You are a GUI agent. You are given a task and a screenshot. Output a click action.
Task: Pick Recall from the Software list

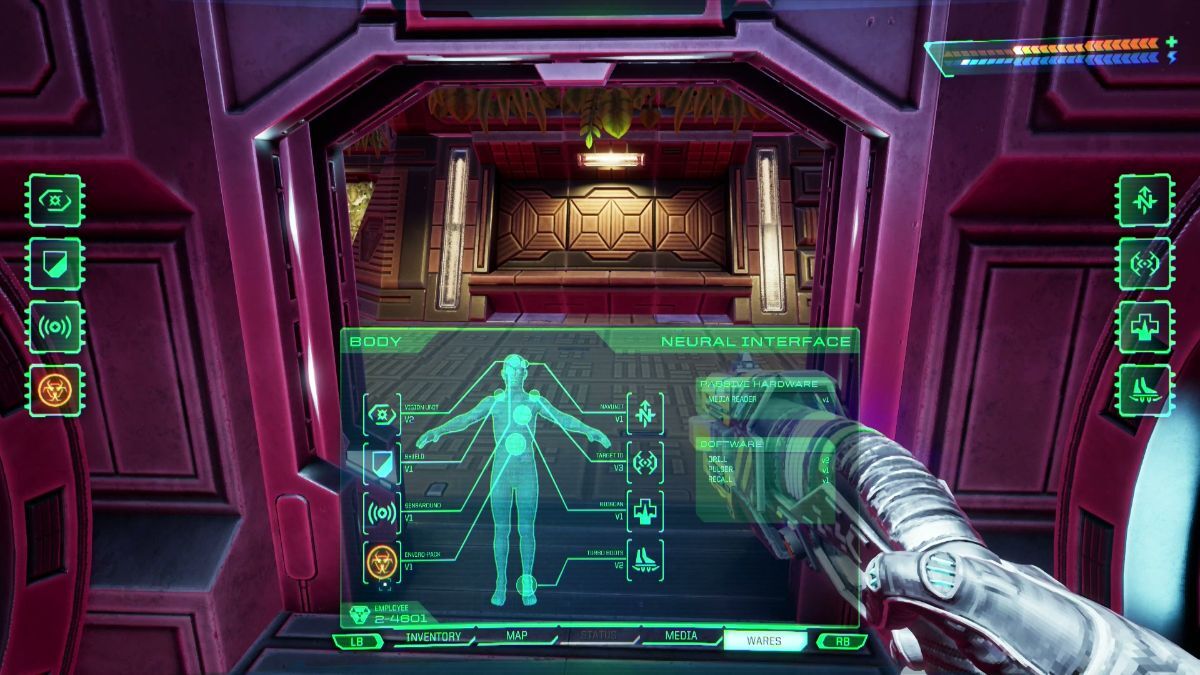coord(721,480)
